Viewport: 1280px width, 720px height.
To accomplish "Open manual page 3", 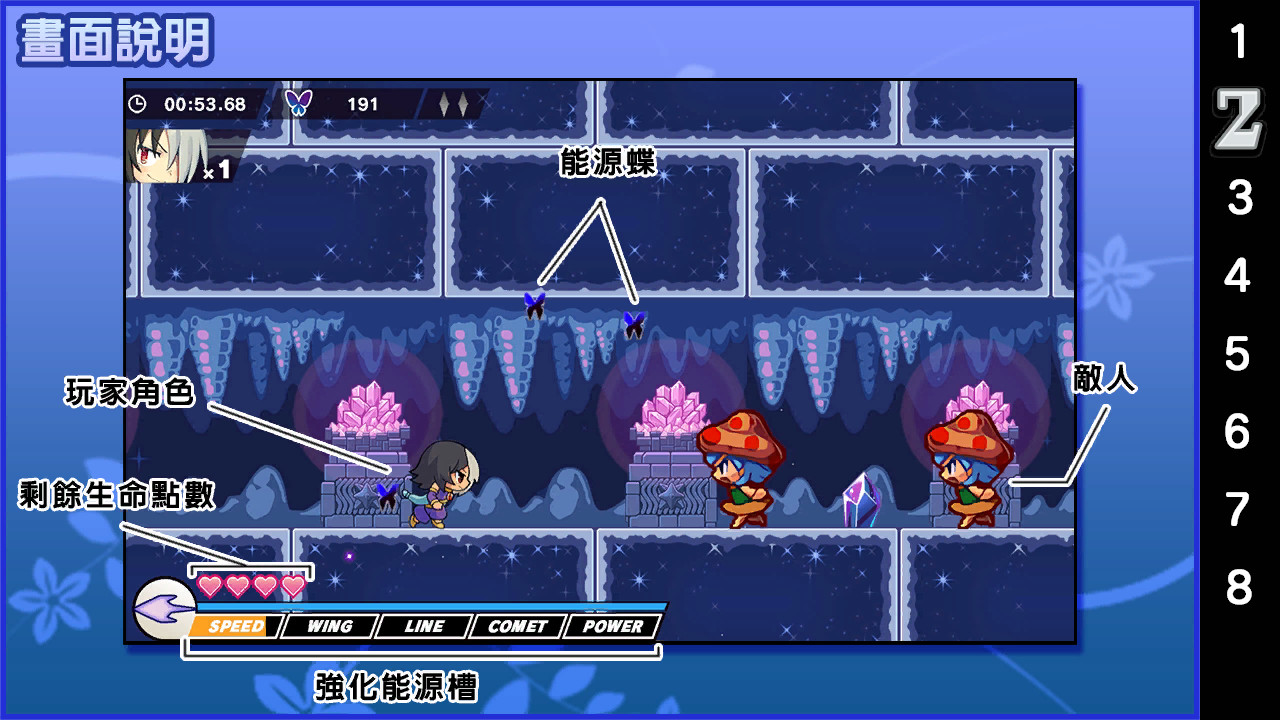I will coord(1239,199).
